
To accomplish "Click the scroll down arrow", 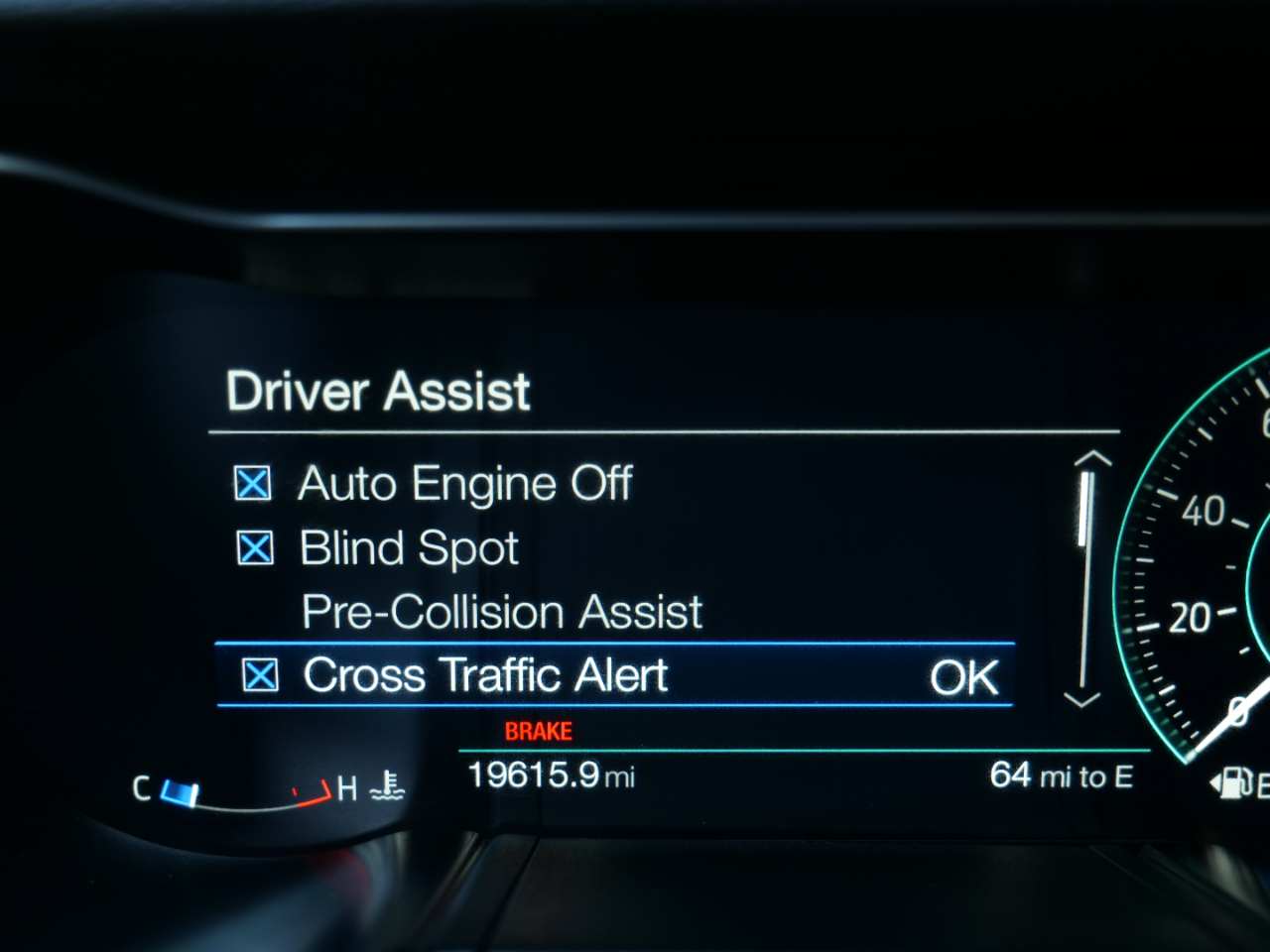I will tap(1081, 699).
